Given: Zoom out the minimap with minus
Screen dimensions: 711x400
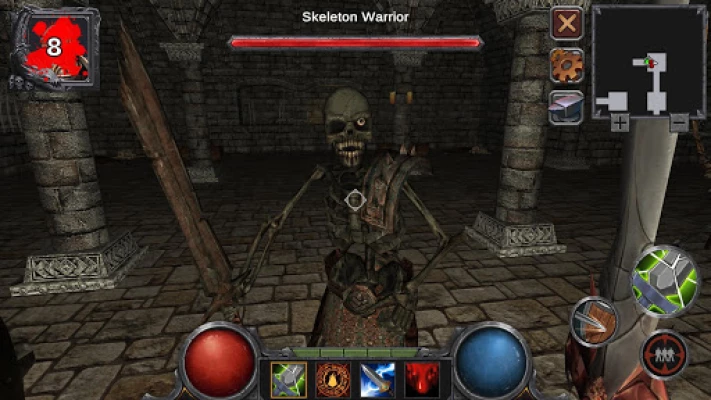Looking at the screenshot, I should [x=679, y=123].
